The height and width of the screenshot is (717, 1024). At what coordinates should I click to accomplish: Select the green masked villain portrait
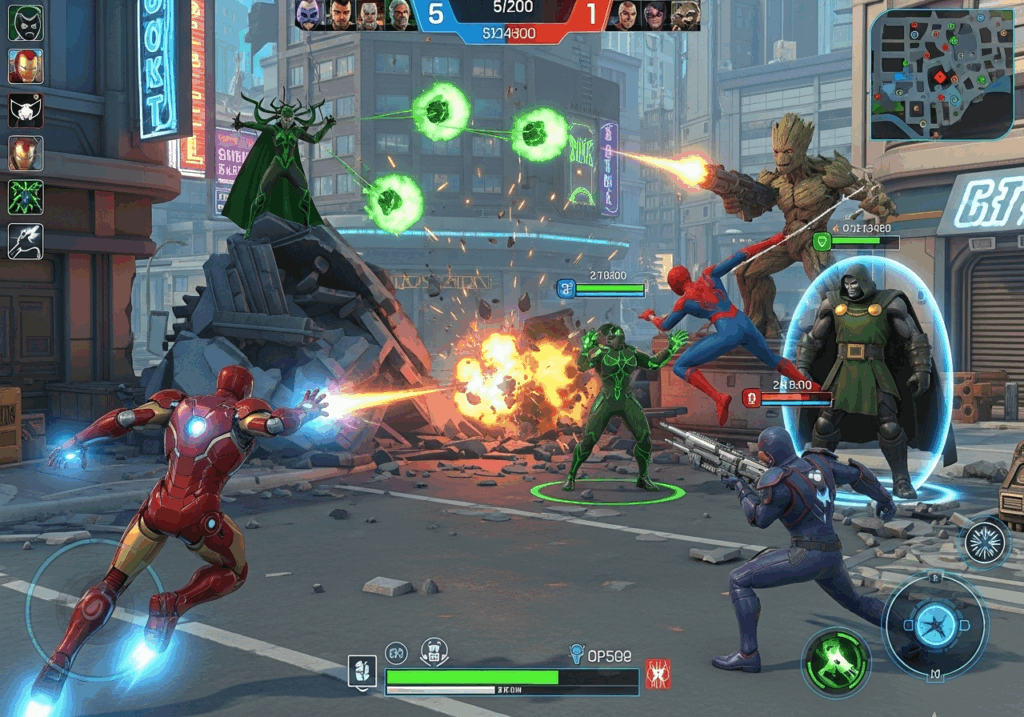[x=25, y=22]
